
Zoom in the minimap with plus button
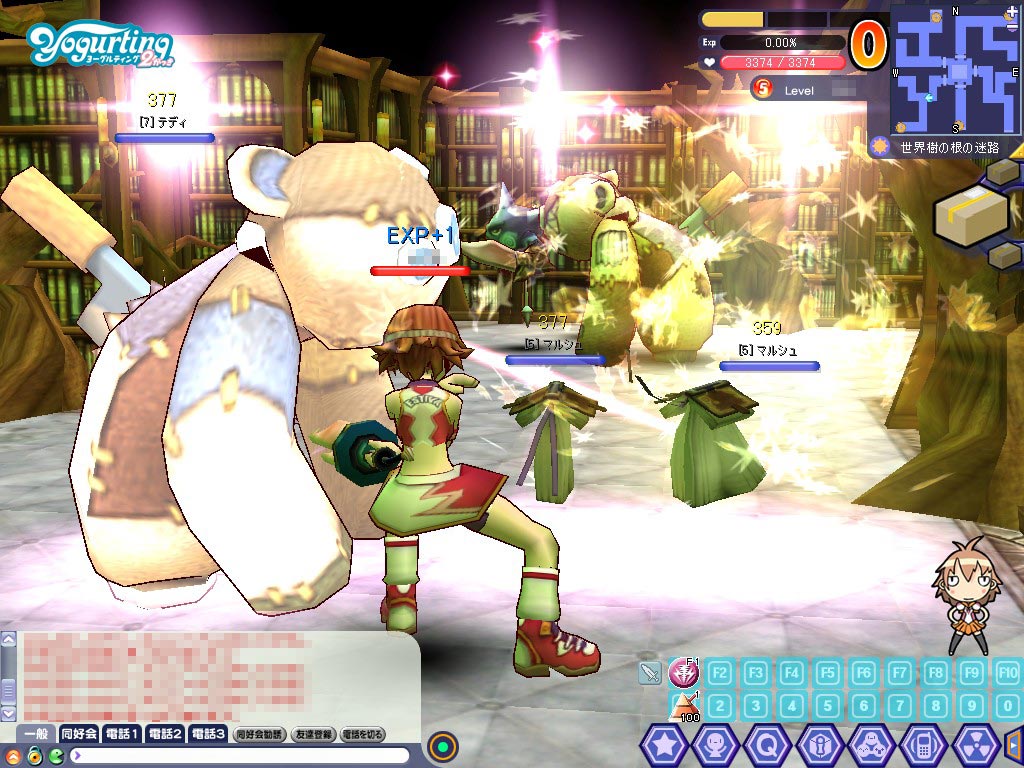coord(1012,12)
